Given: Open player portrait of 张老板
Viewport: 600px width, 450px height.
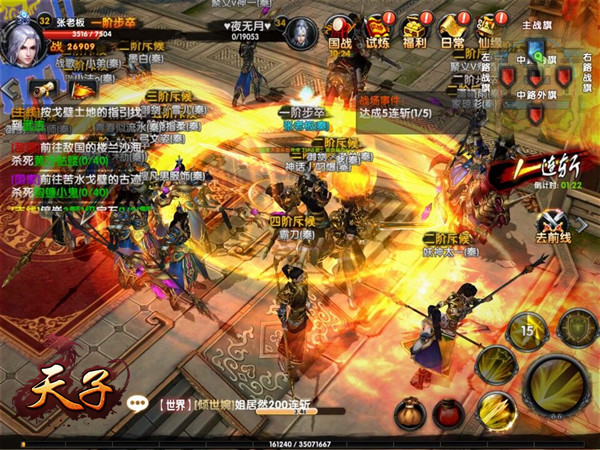Looking at the screenshot, I should point(22,40).
